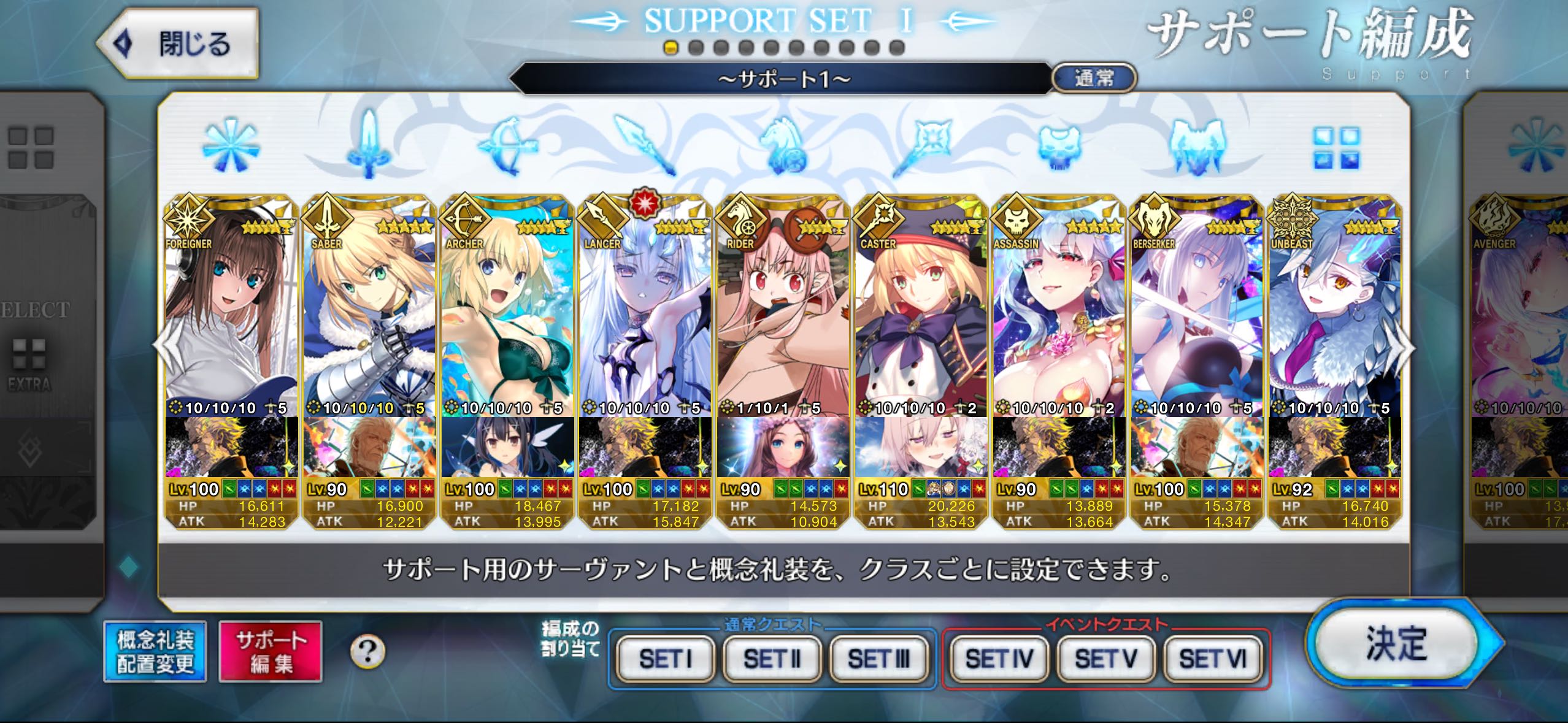Toggle the 通常 mode button
The image size is (1568, 723).
click(x=1094, y=78)
